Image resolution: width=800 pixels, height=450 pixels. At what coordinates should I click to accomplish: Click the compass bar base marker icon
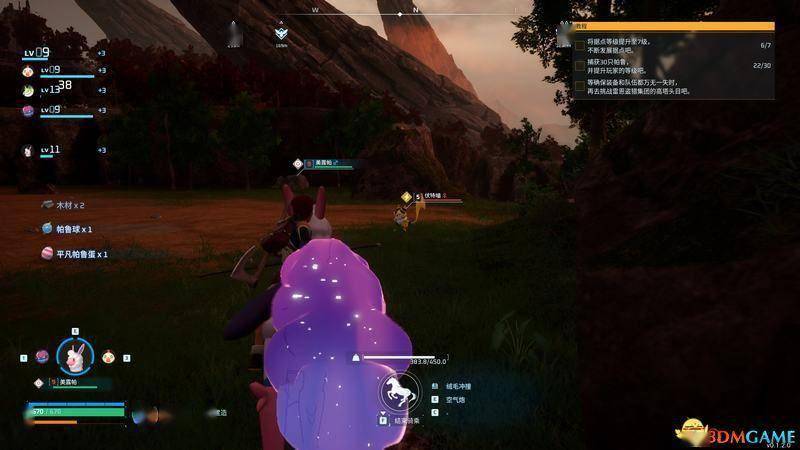(282, 33)
